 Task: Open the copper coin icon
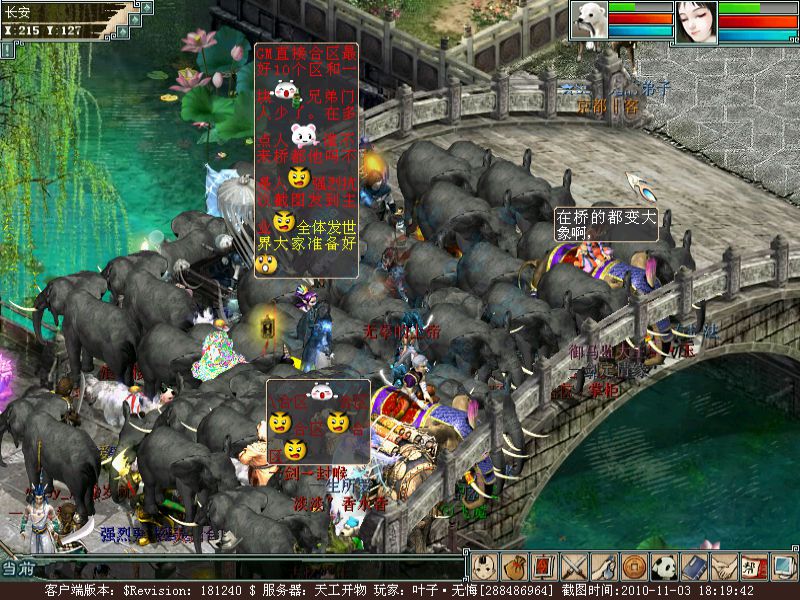pyautogui.click(x=634, y=568)
